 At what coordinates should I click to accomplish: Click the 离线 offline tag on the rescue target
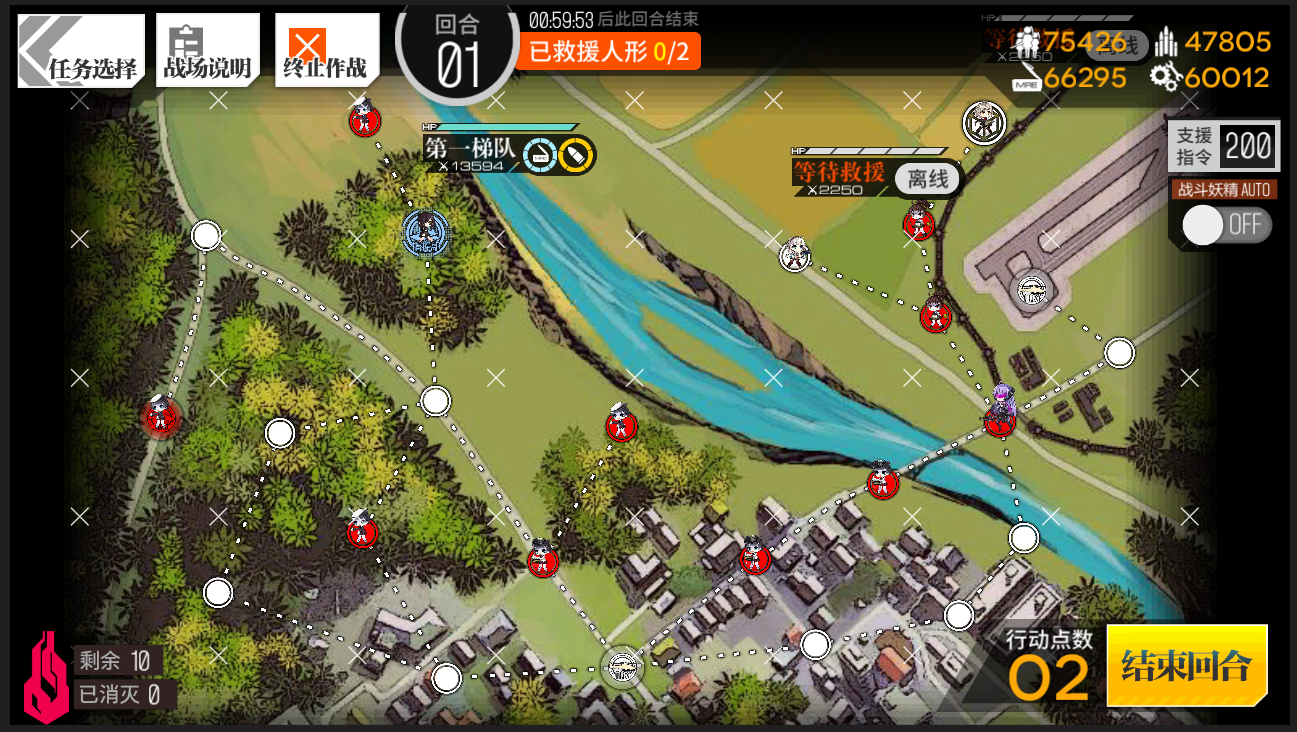tap(927, 179)
